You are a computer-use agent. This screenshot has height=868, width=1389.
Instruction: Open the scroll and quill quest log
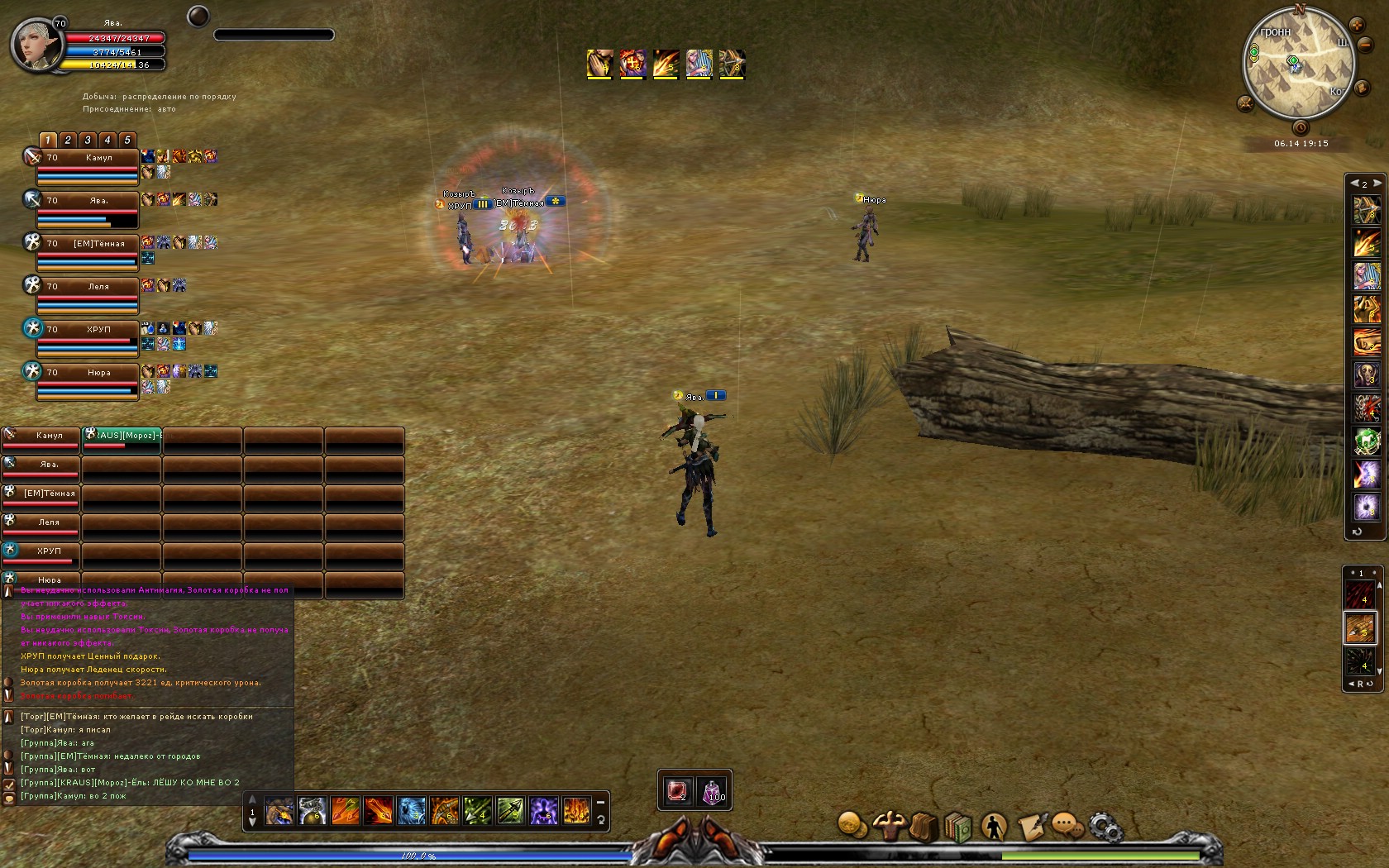click(1031, 826)
